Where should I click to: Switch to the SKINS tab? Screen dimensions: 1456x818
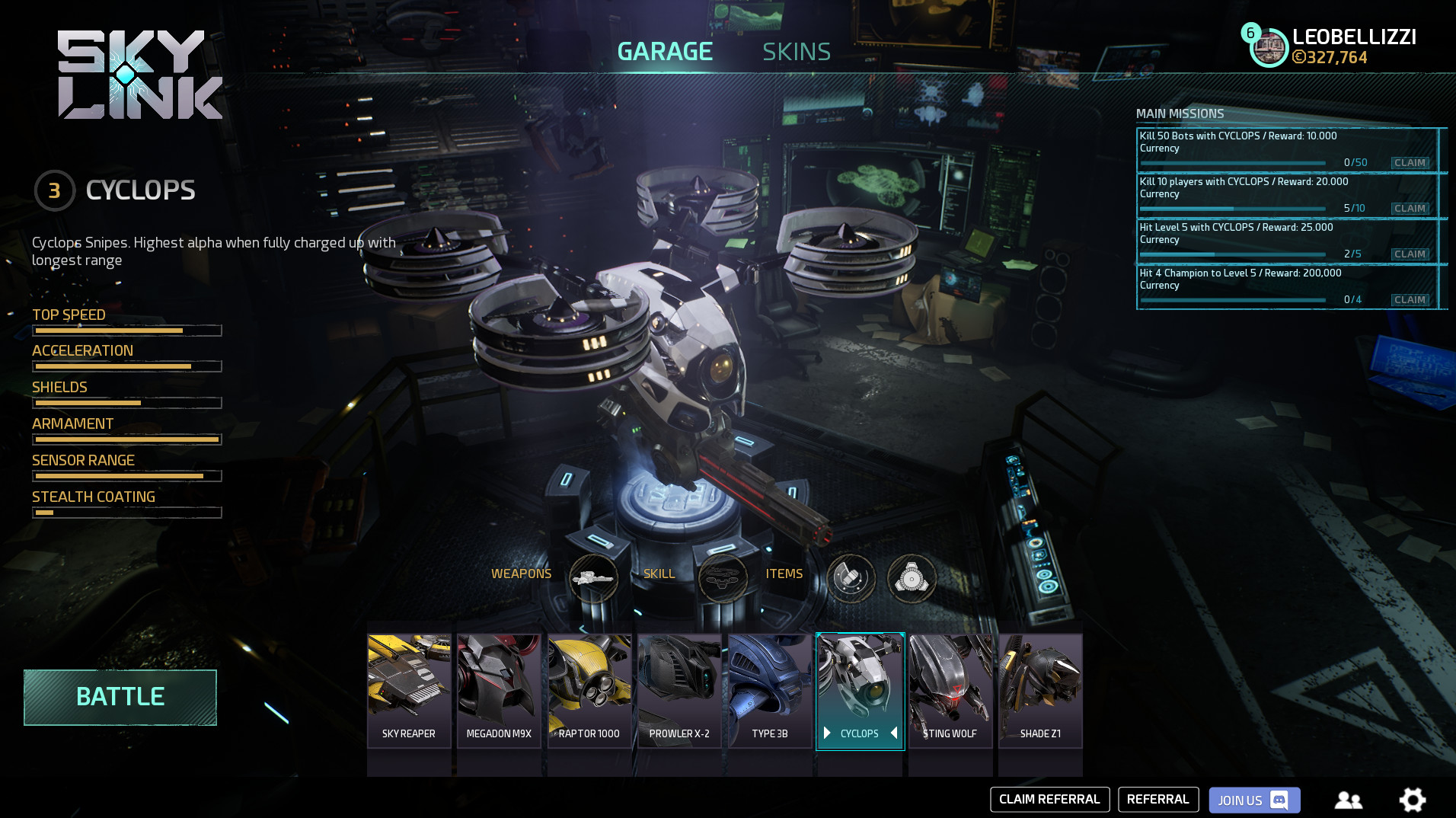[x=797, y=52]
